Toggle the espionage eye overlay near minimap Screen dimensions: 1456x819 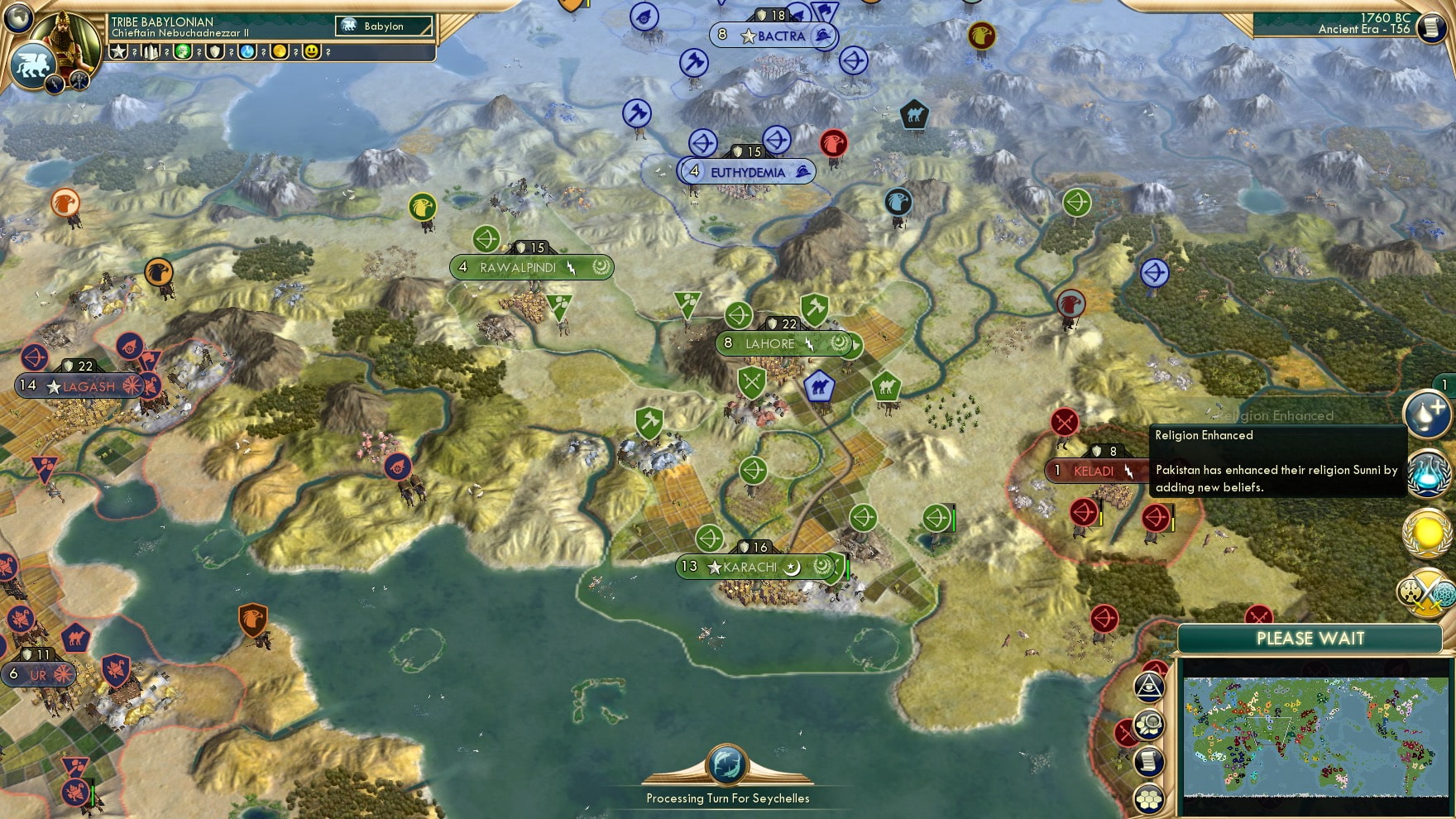point(1147,687)
